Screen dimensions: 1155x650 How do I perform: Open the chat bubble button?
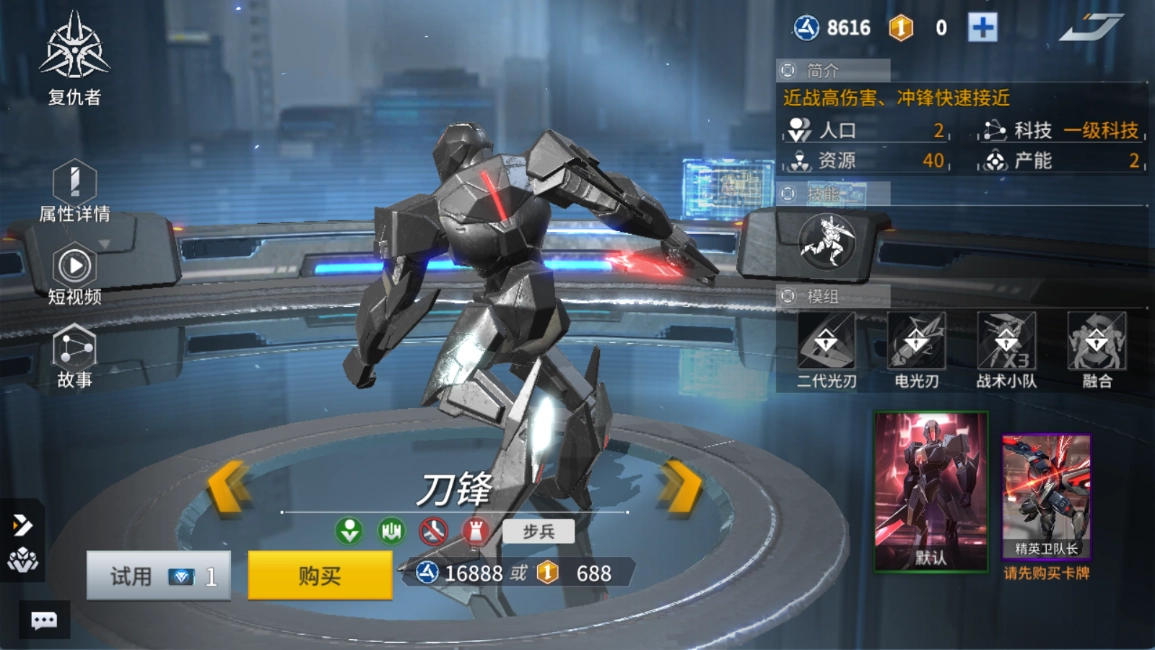coord(44,620)
